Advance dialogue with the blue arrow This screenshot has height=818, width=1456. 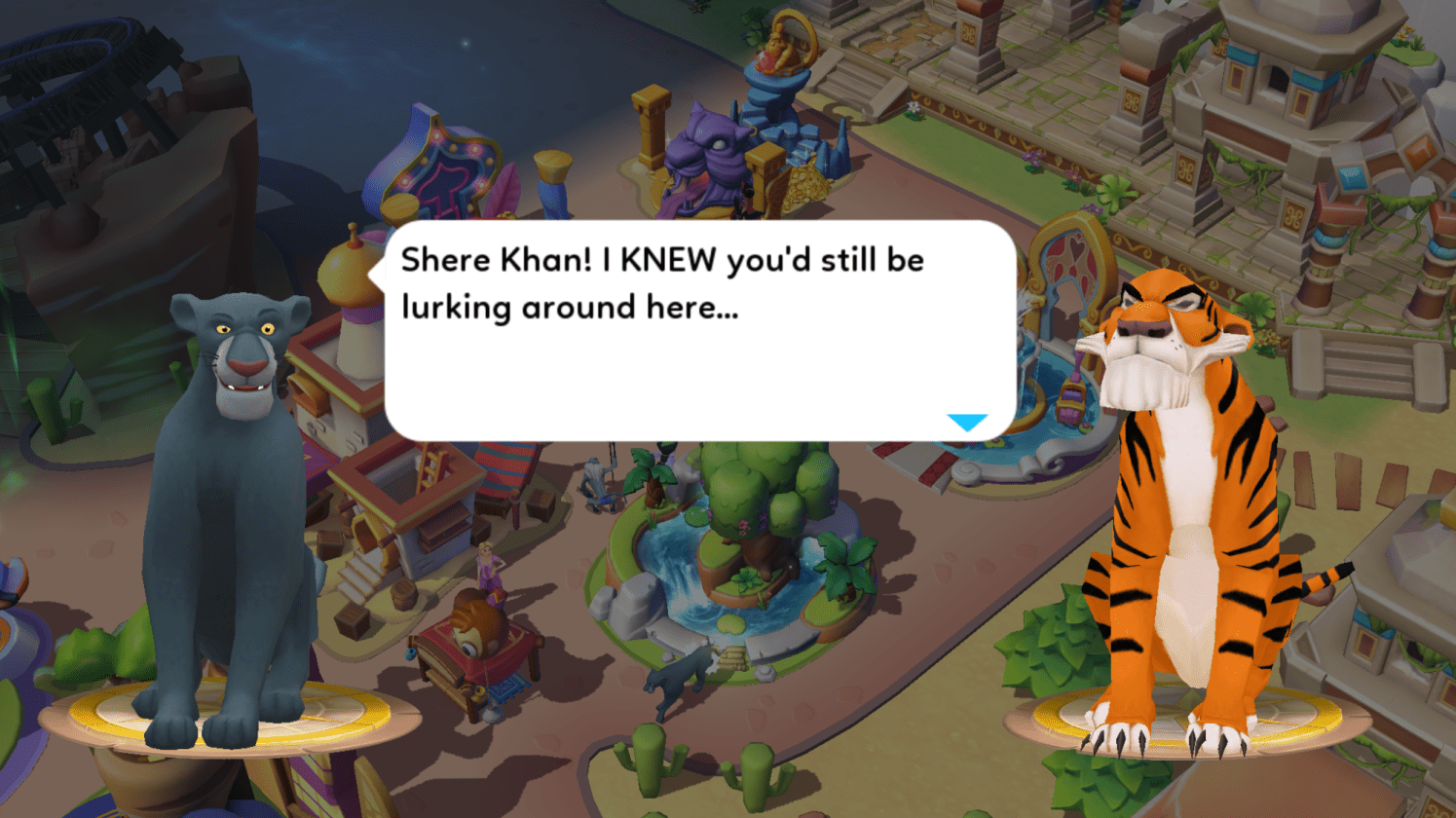coord(967,423)
